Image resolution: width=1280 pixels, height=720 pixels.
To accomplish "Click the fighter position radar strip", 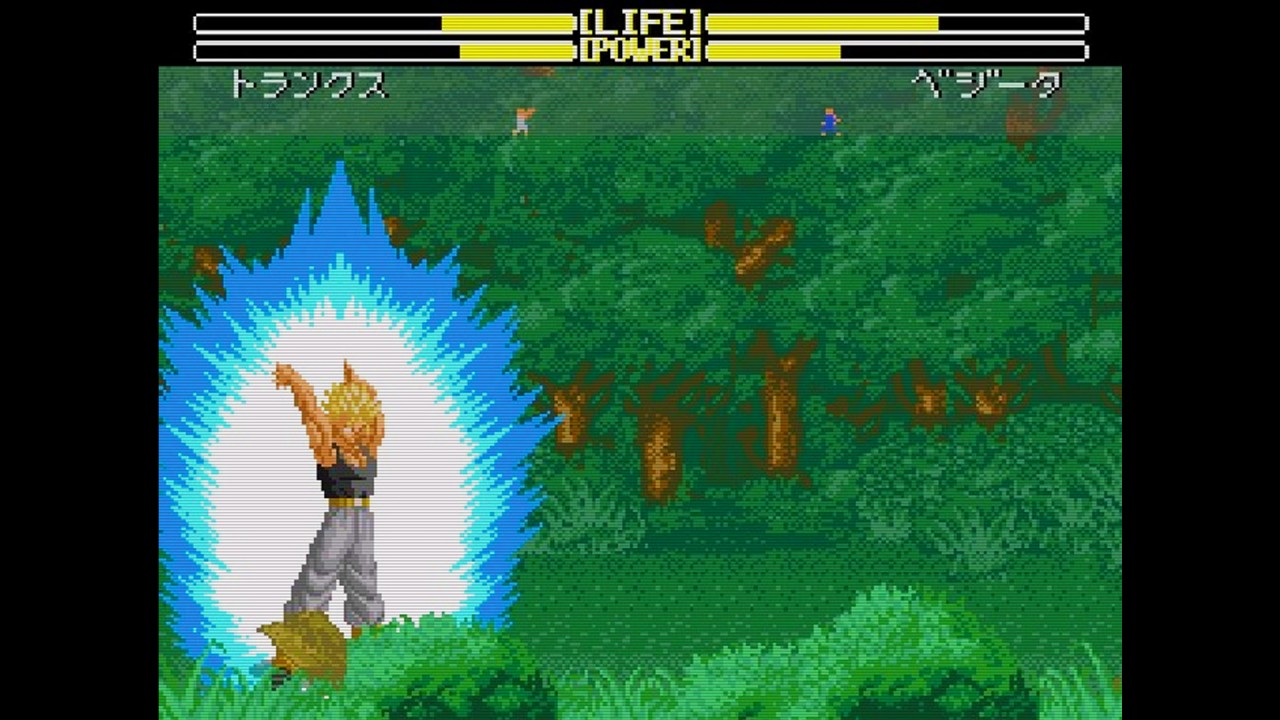I will click(x=640, y=121).
